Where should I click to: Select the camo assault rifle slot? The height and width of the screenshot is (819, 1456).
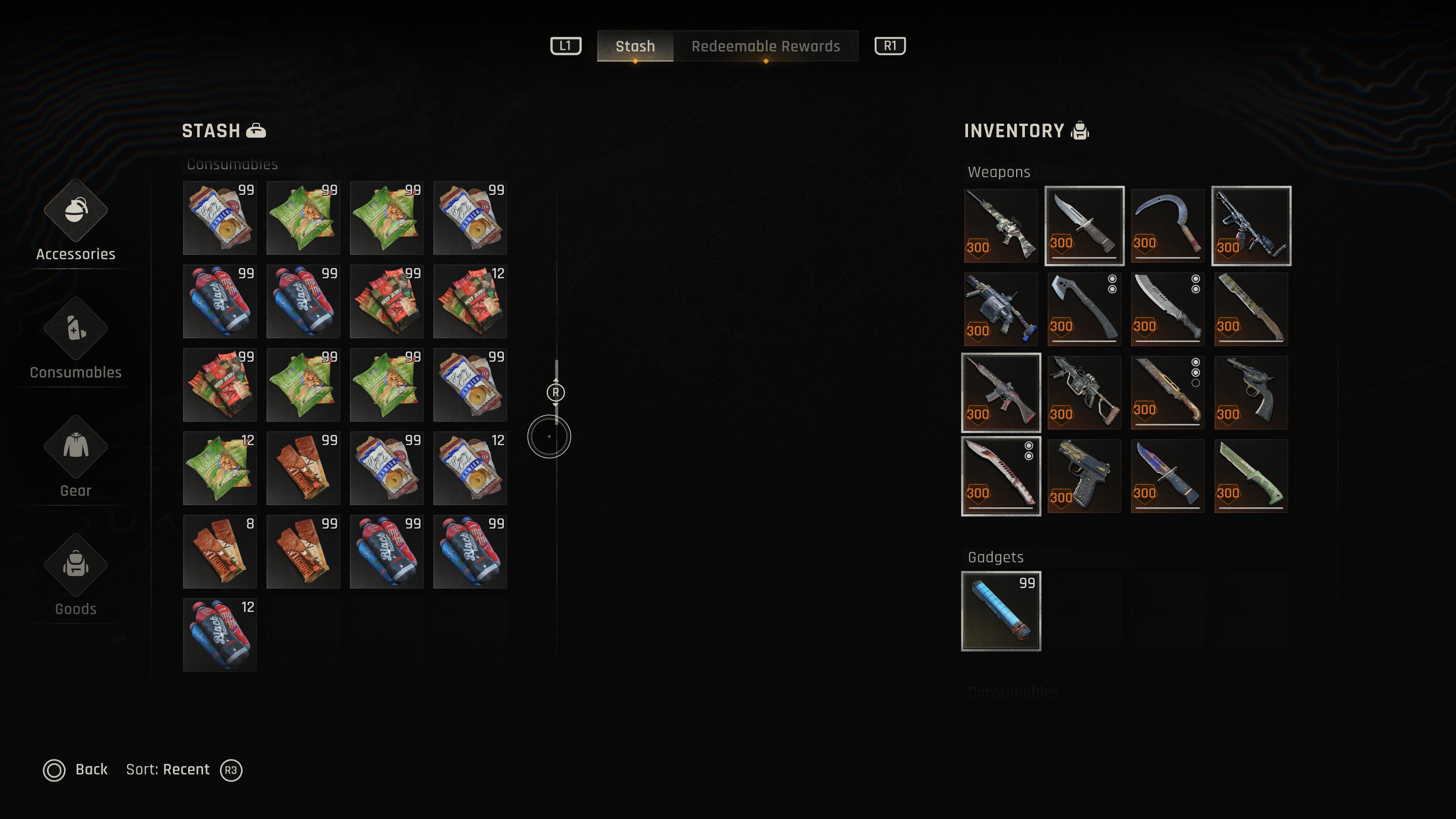pos(1001,226)
